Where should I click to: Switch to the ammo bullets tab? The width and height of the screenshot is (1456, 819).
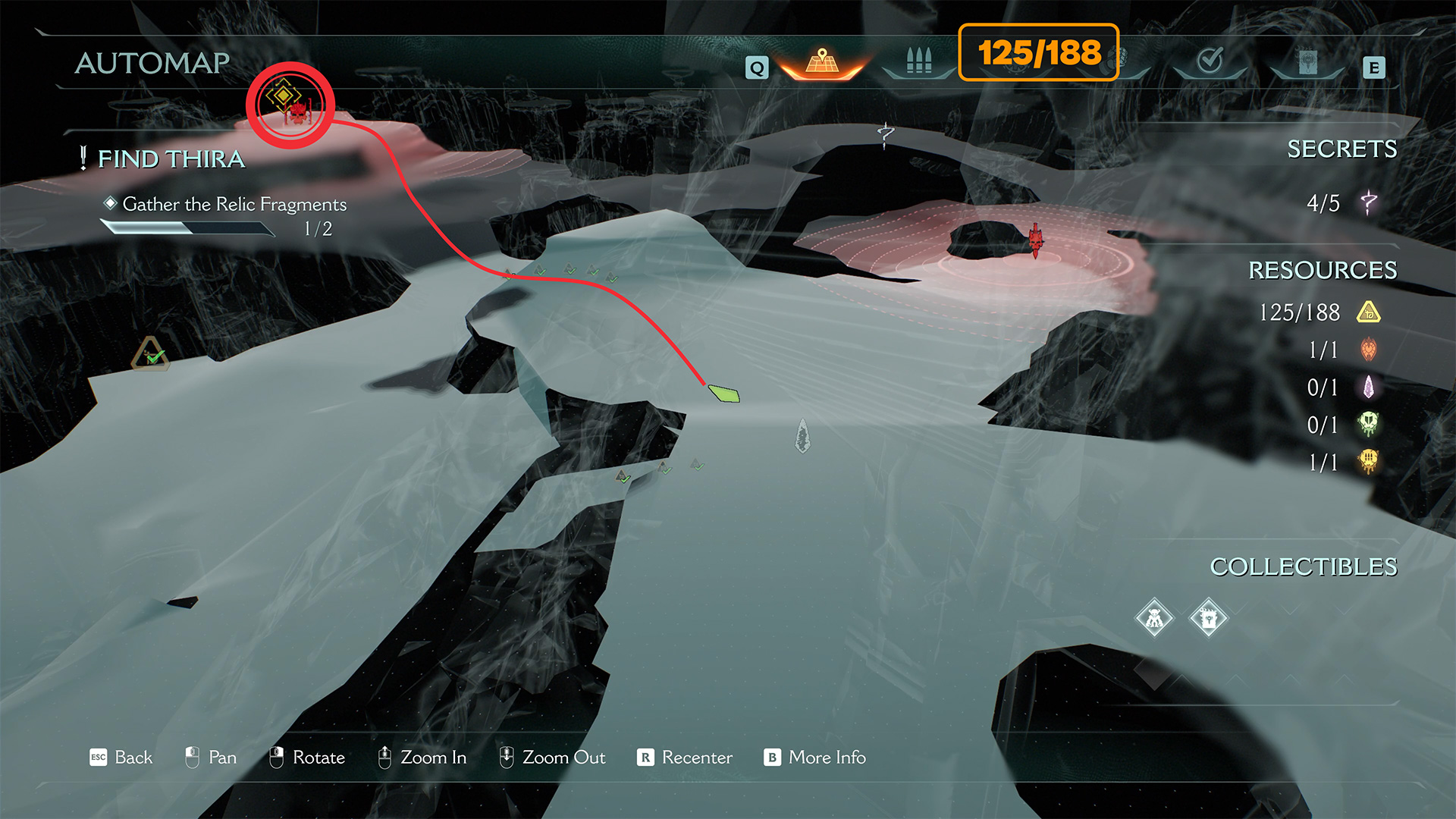click(x=918, y=61)
